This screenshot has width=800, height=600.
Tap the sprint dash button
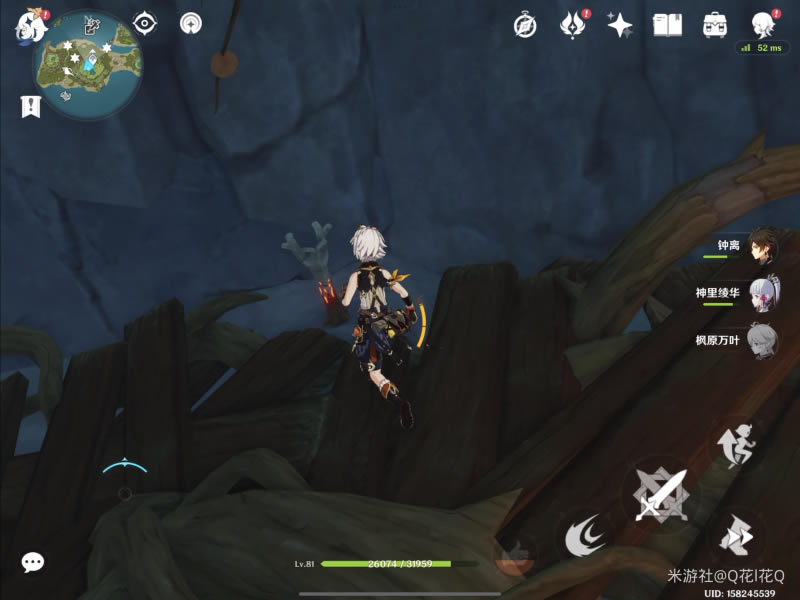click(736, 537)
